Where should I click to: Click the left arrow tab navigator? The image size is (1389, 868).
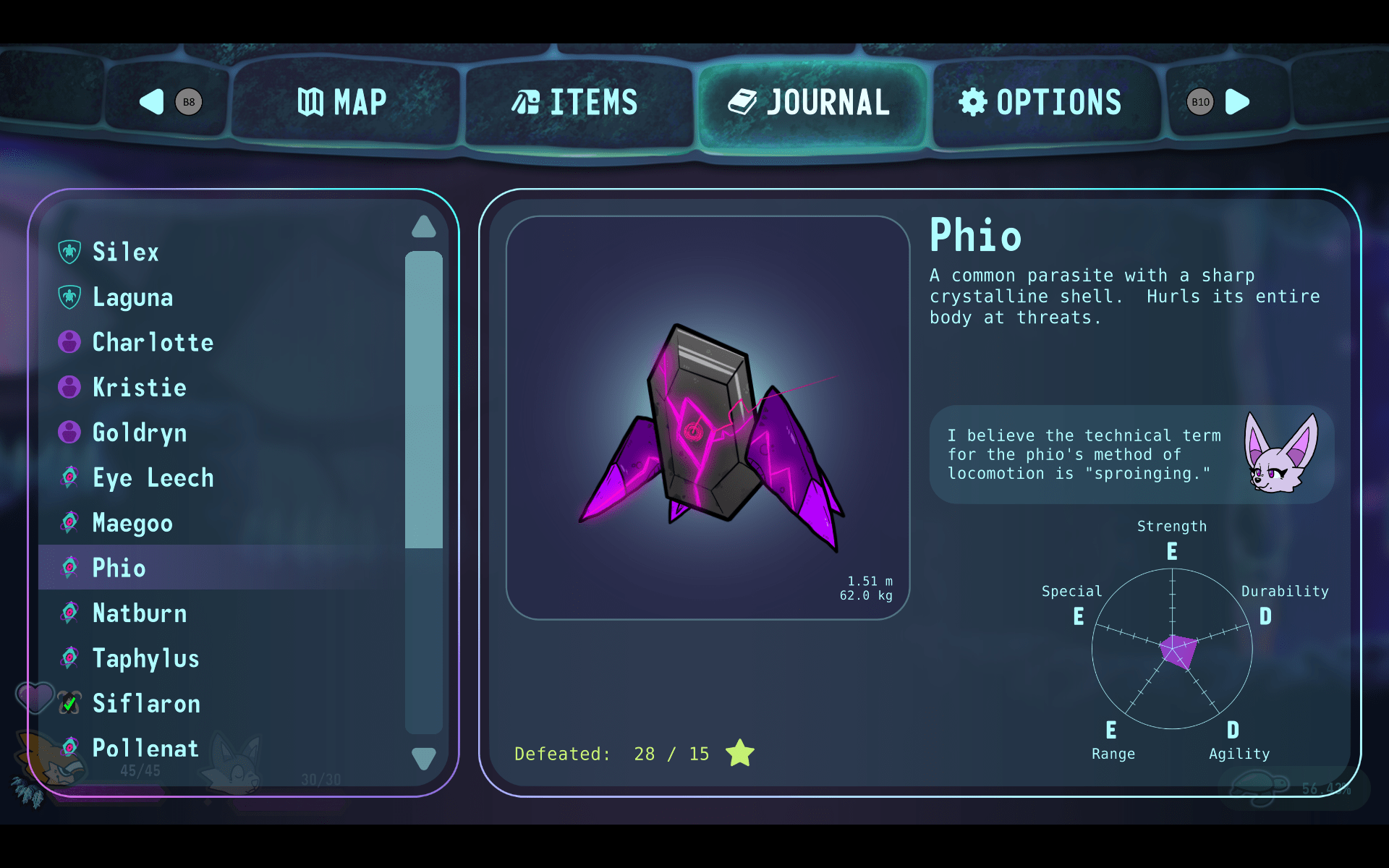coord(153,102)
